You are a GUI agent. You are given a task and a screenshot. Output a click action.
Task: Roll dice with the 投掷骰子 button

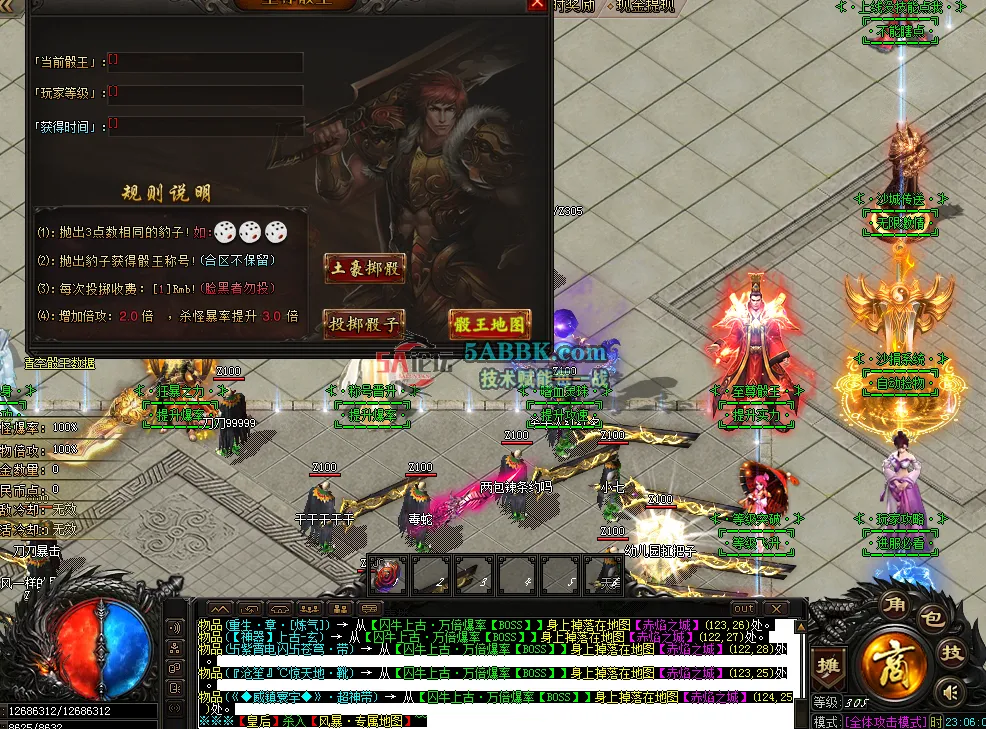(364, 324)
